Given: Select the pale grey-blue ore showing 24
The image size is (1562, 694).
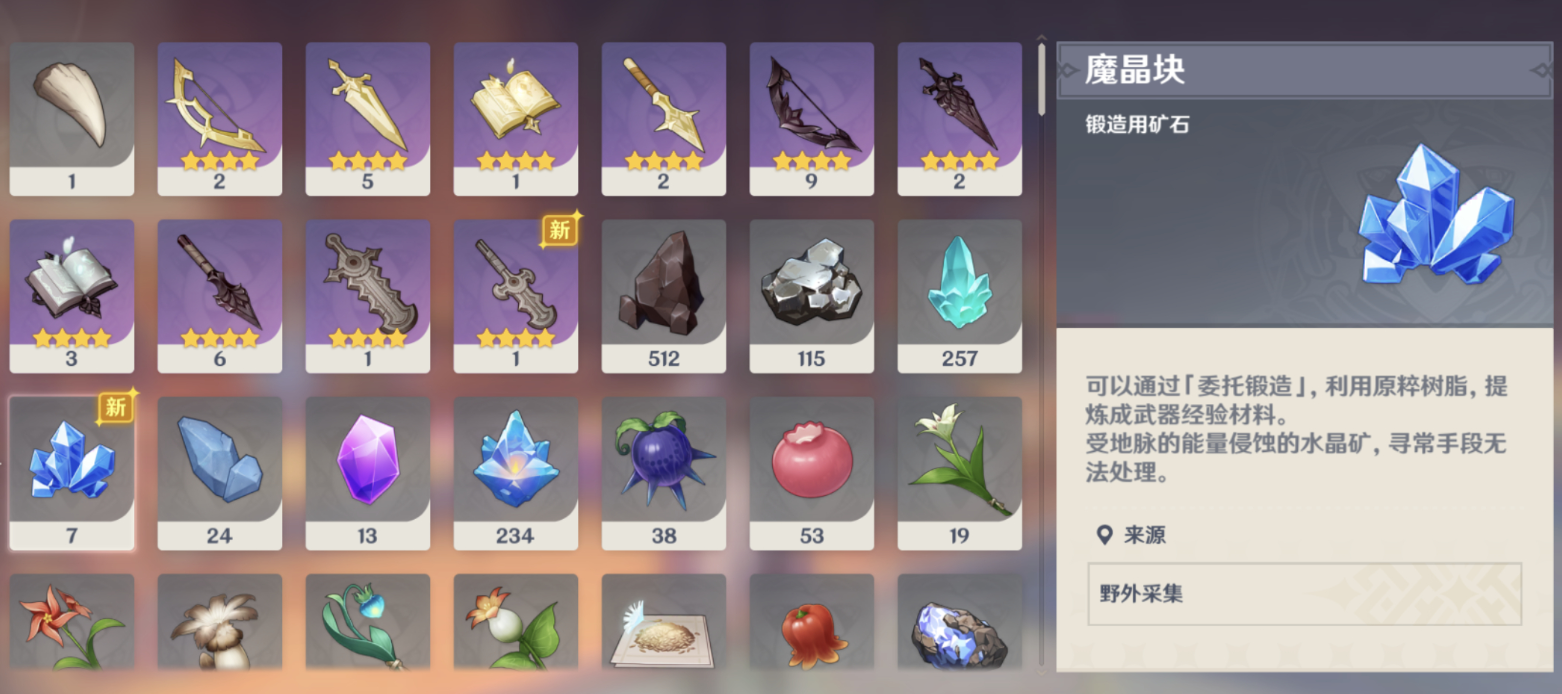Looking at the screenshot, I should point(219,471).
